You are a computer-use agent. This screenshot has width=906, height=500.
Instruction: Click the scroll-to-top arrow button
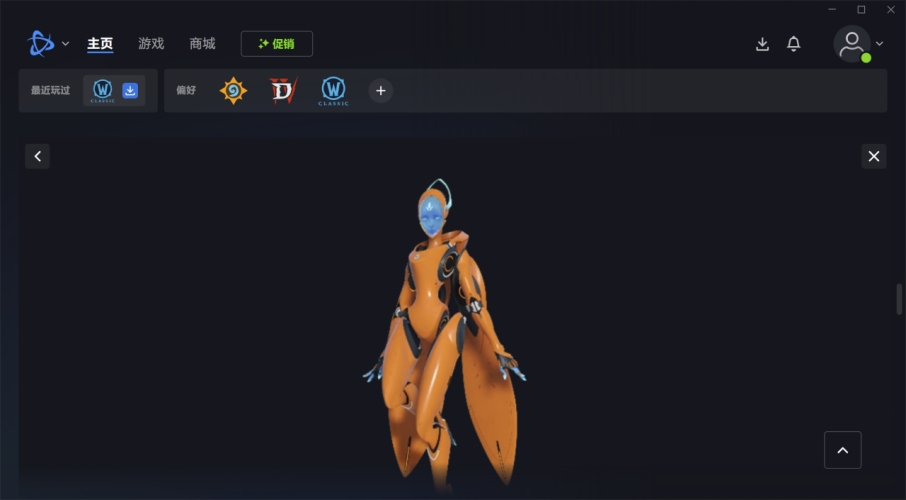[x=842, y=450]
